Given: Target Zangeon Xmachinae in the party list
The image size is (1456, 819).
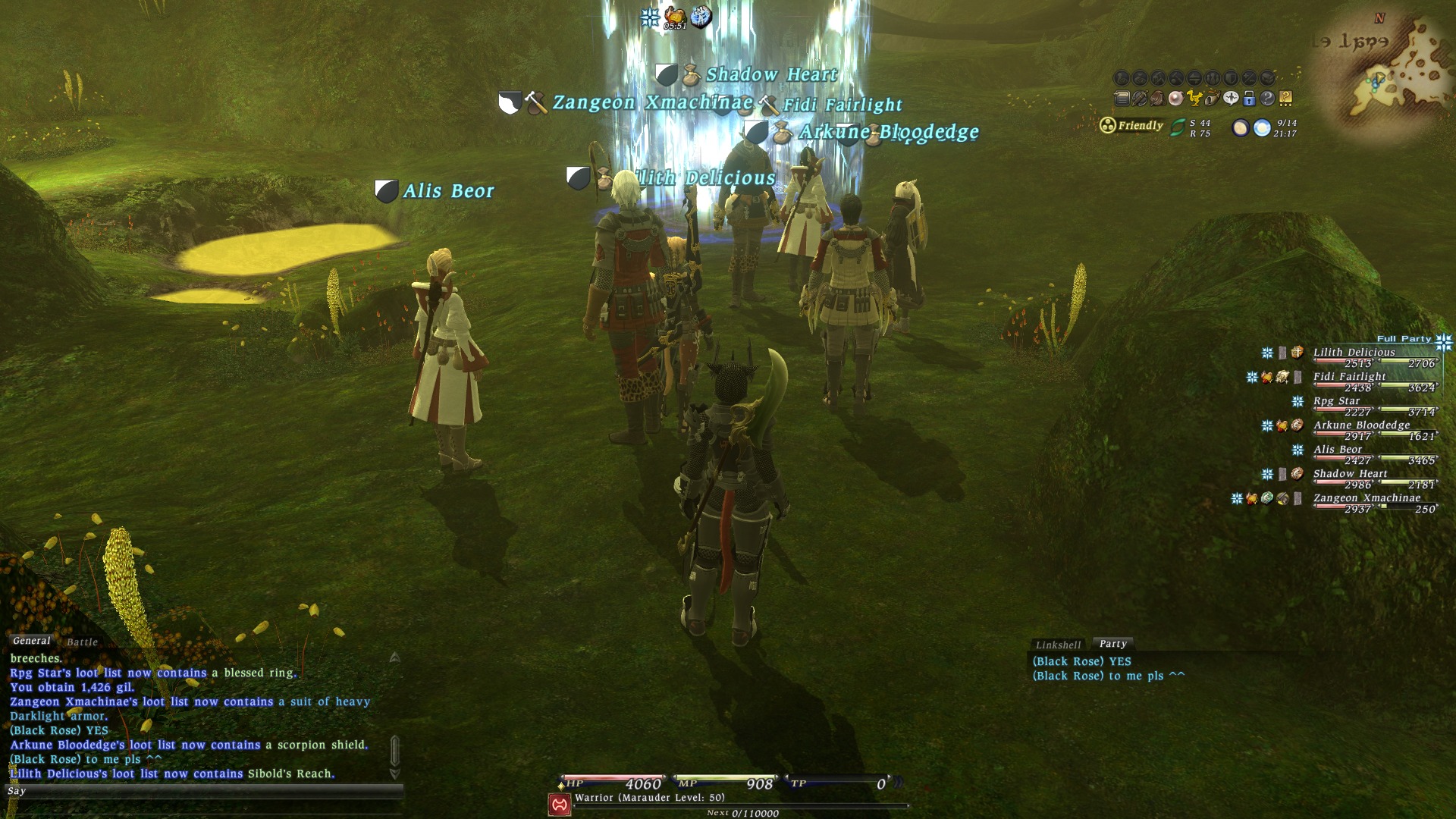Looking at the screenshot, I should [x=1367, y=497].
